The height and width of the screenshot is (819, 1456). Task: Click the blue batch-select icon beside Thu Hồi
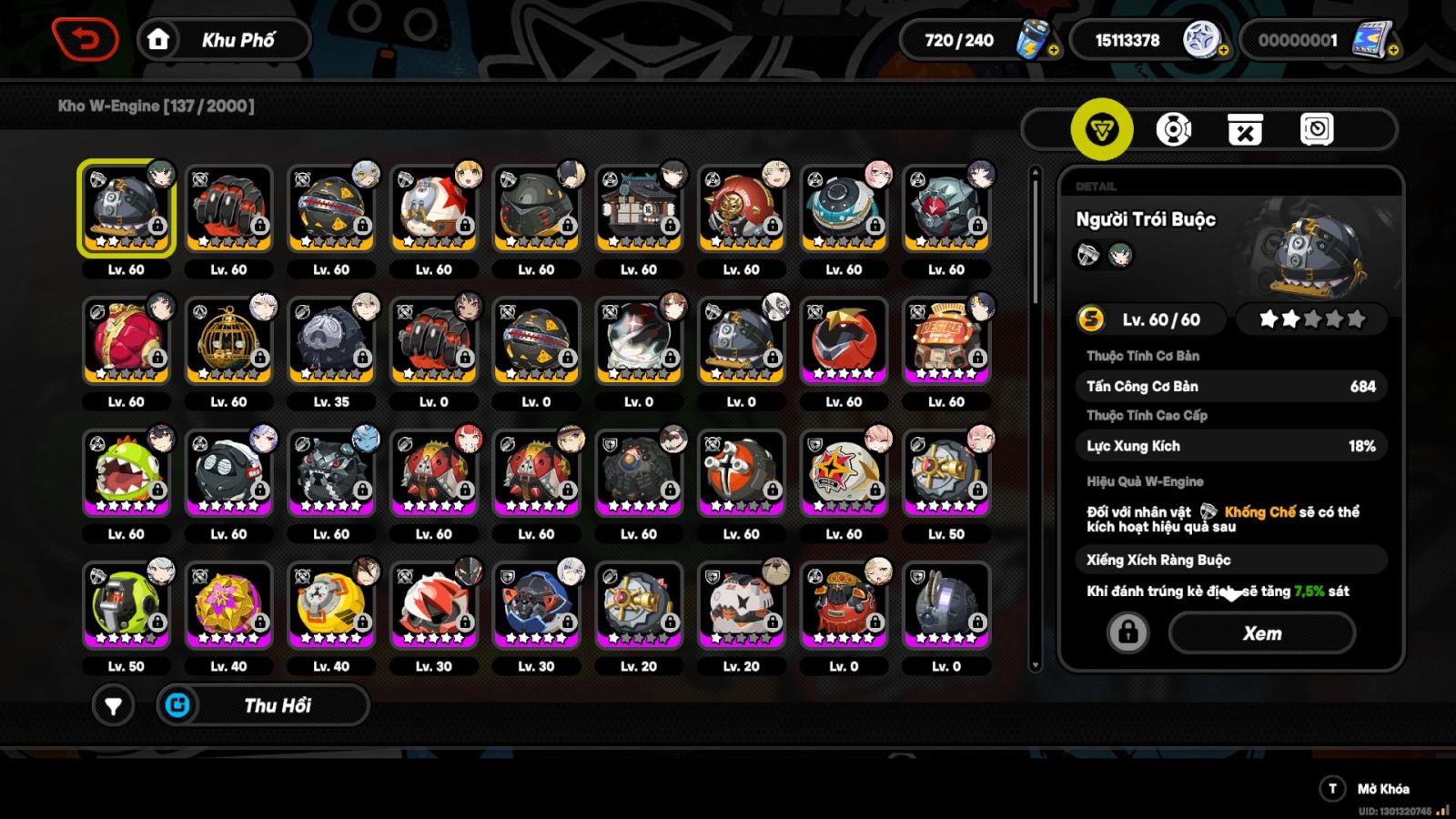[178, 705]
